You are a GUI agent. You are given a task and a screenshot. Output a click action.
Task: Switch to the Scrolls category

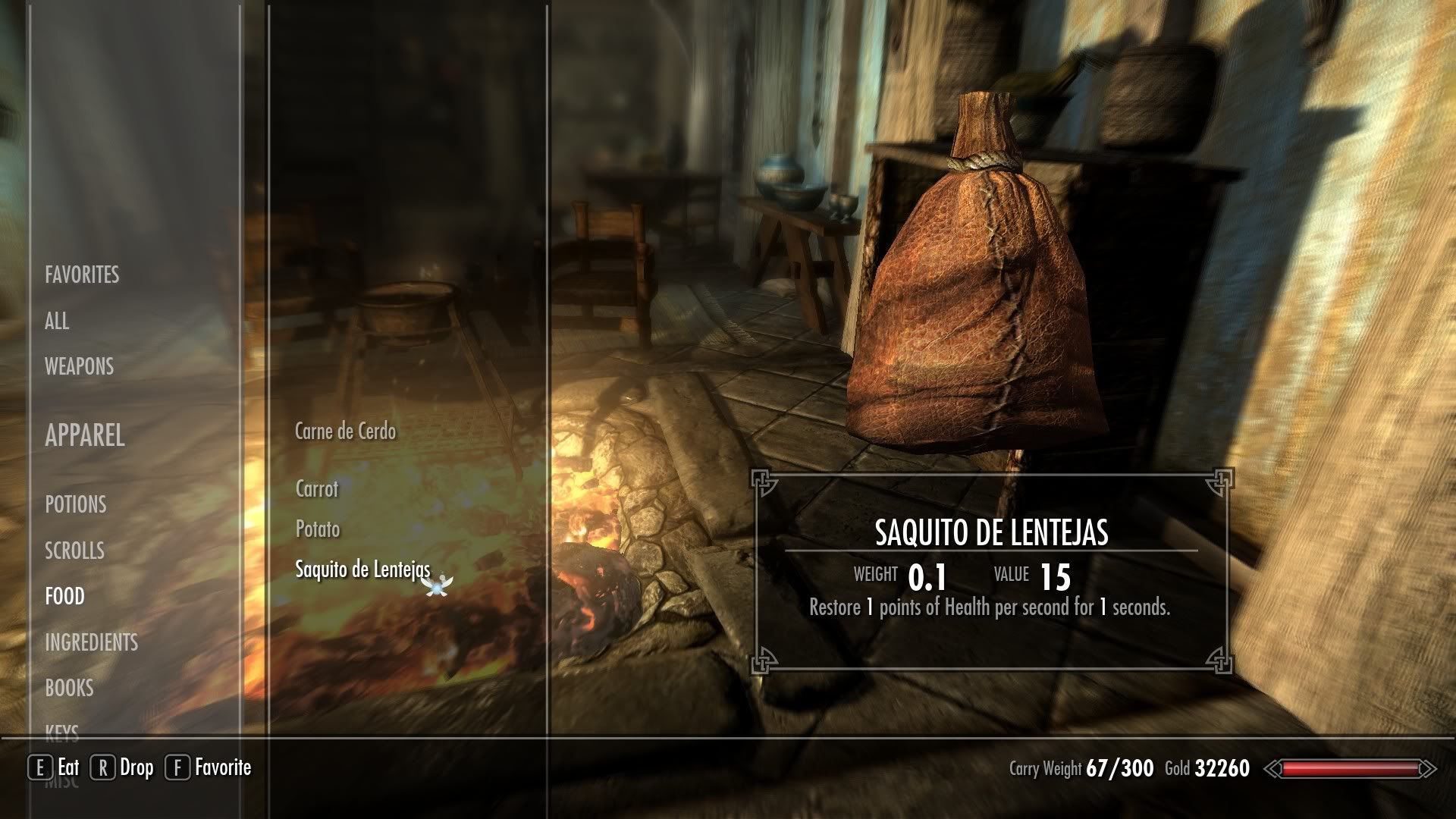click(74, 551)
